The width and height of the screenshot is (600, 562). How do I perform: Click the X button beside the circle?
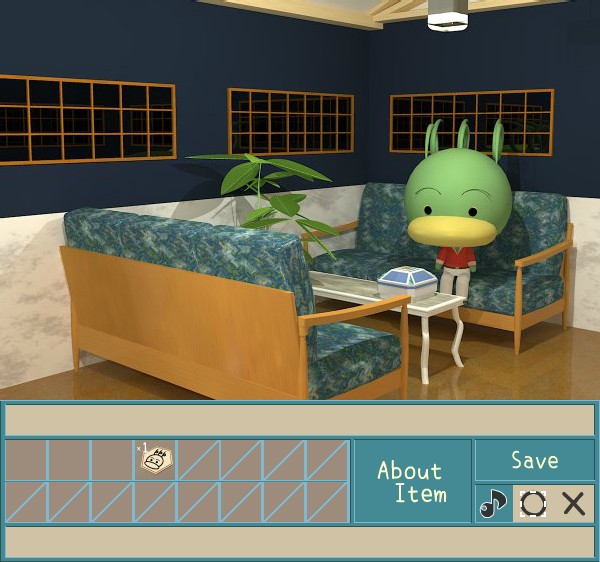(x=573, y=503)
